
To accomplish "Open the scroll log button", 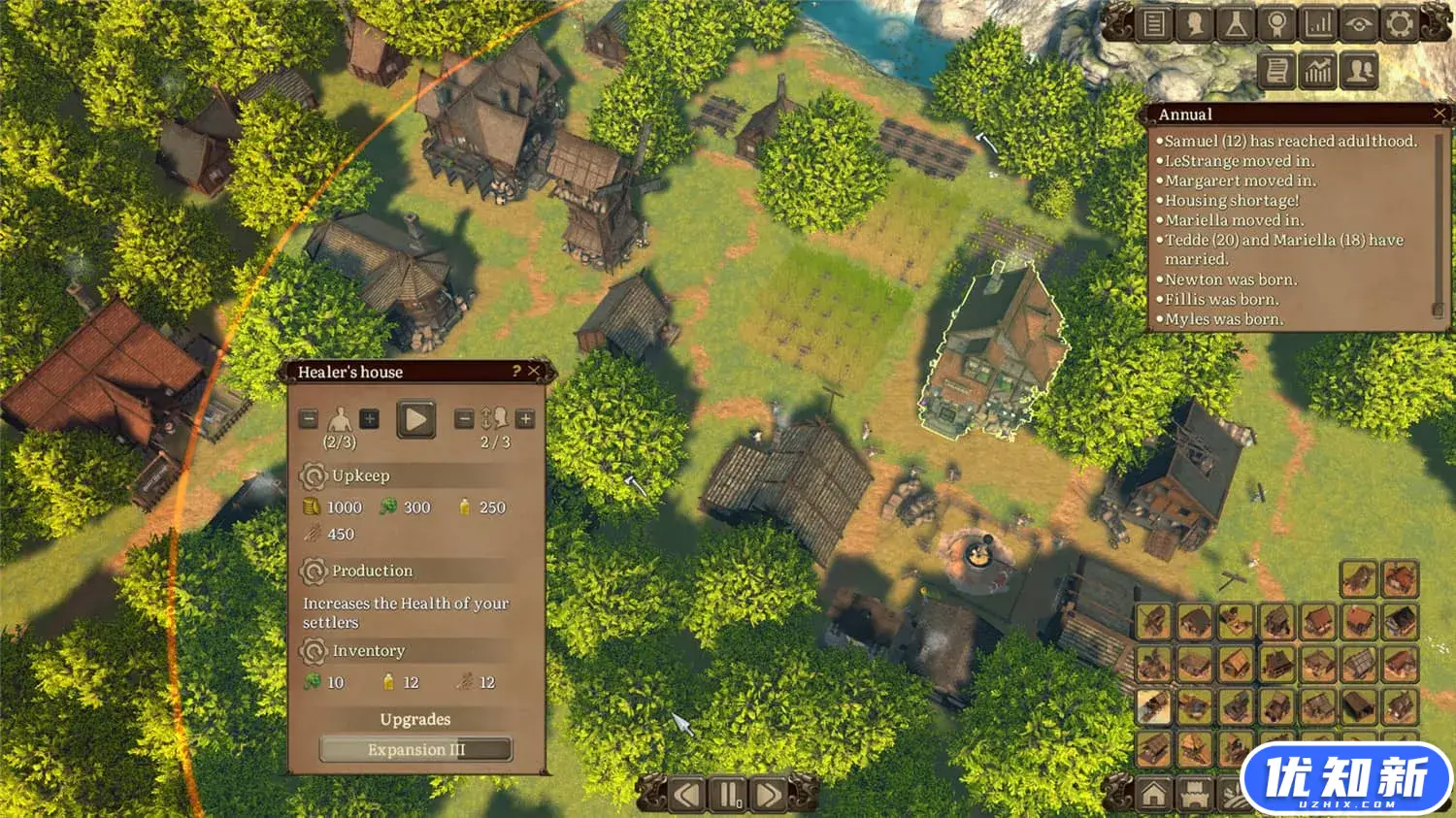I will tap(1277, 71).
